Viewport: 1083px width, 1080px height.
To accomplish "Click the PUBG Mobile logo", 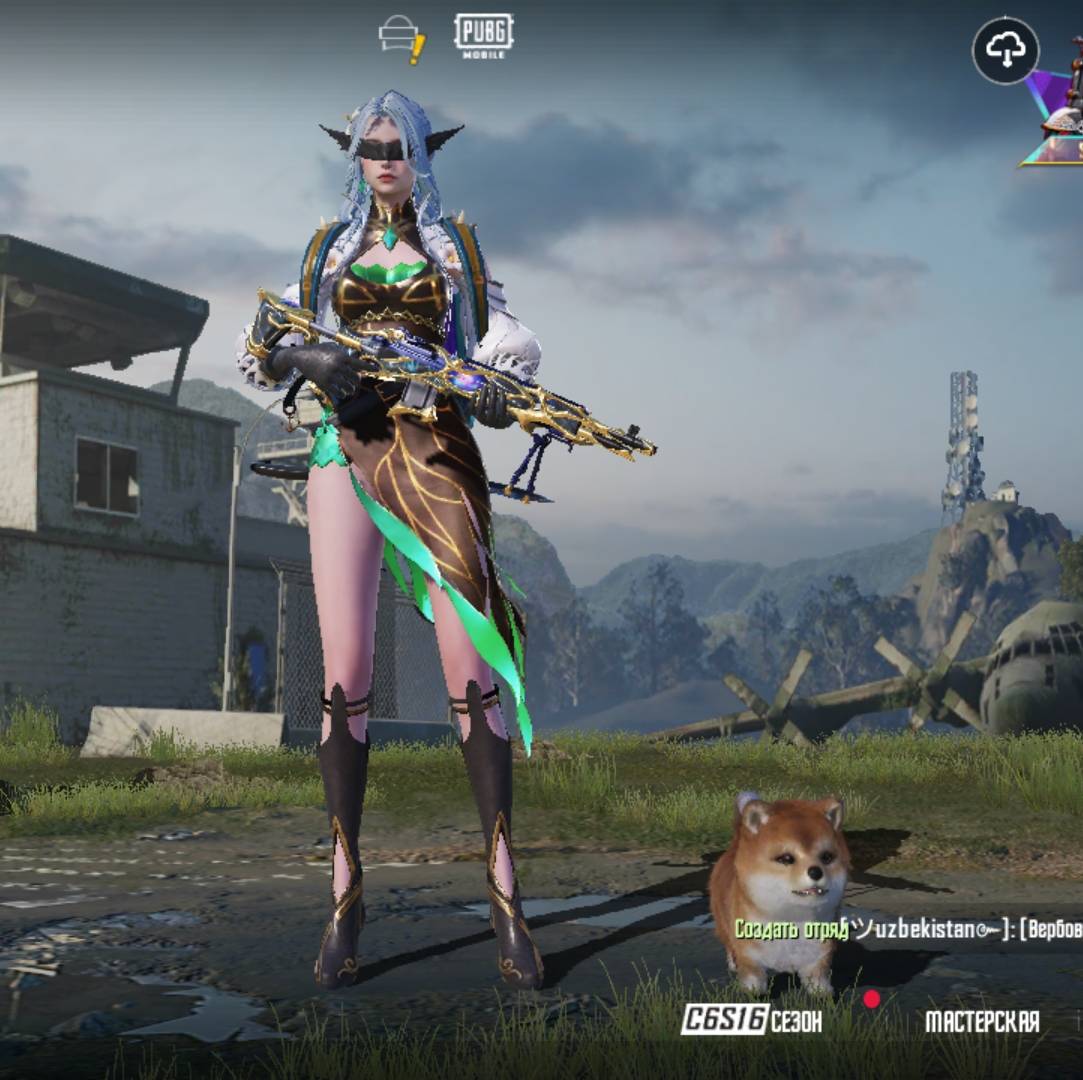I will [483, 35].
